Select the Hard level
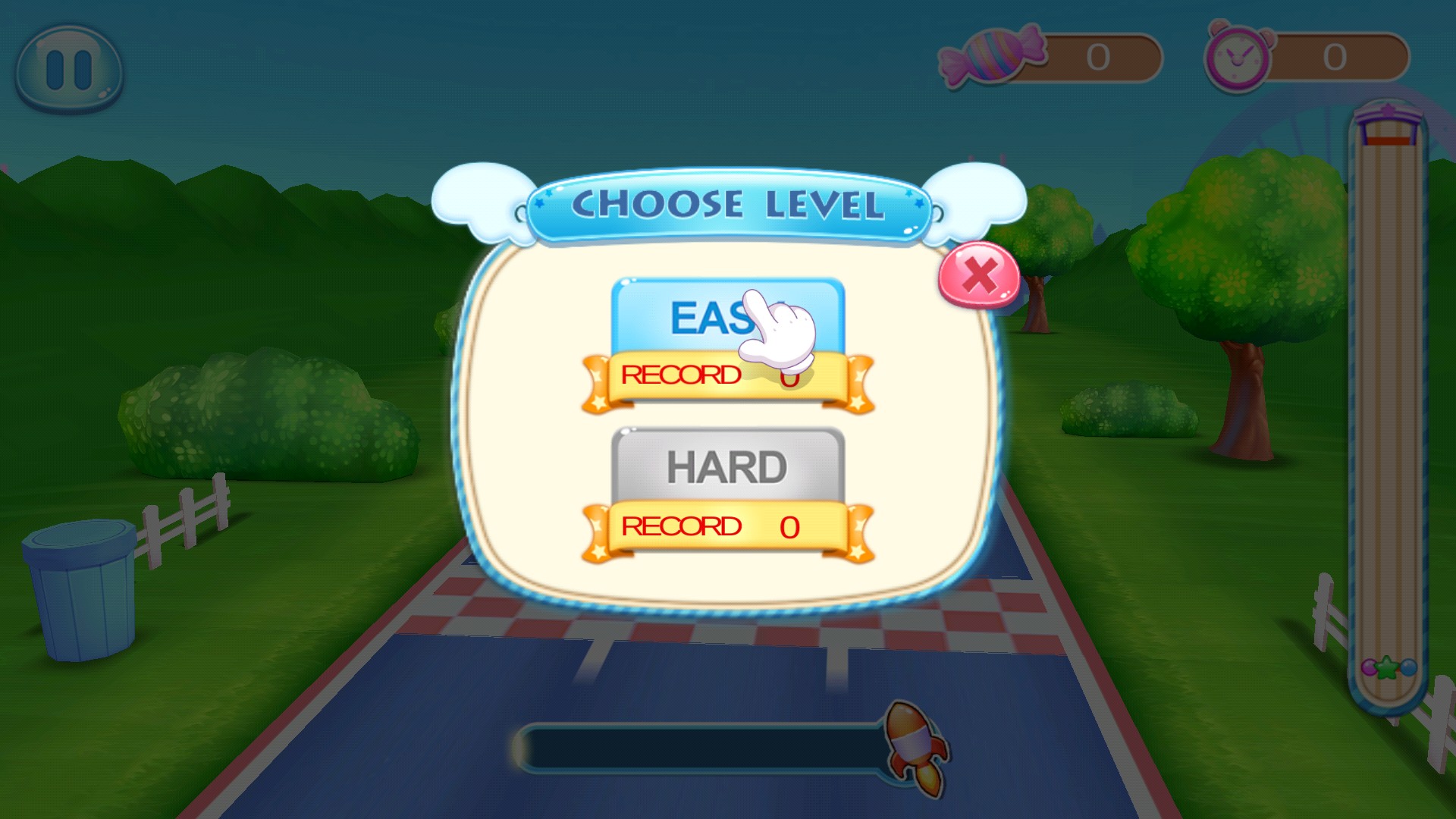The image size is (1456, 819). 726,466
